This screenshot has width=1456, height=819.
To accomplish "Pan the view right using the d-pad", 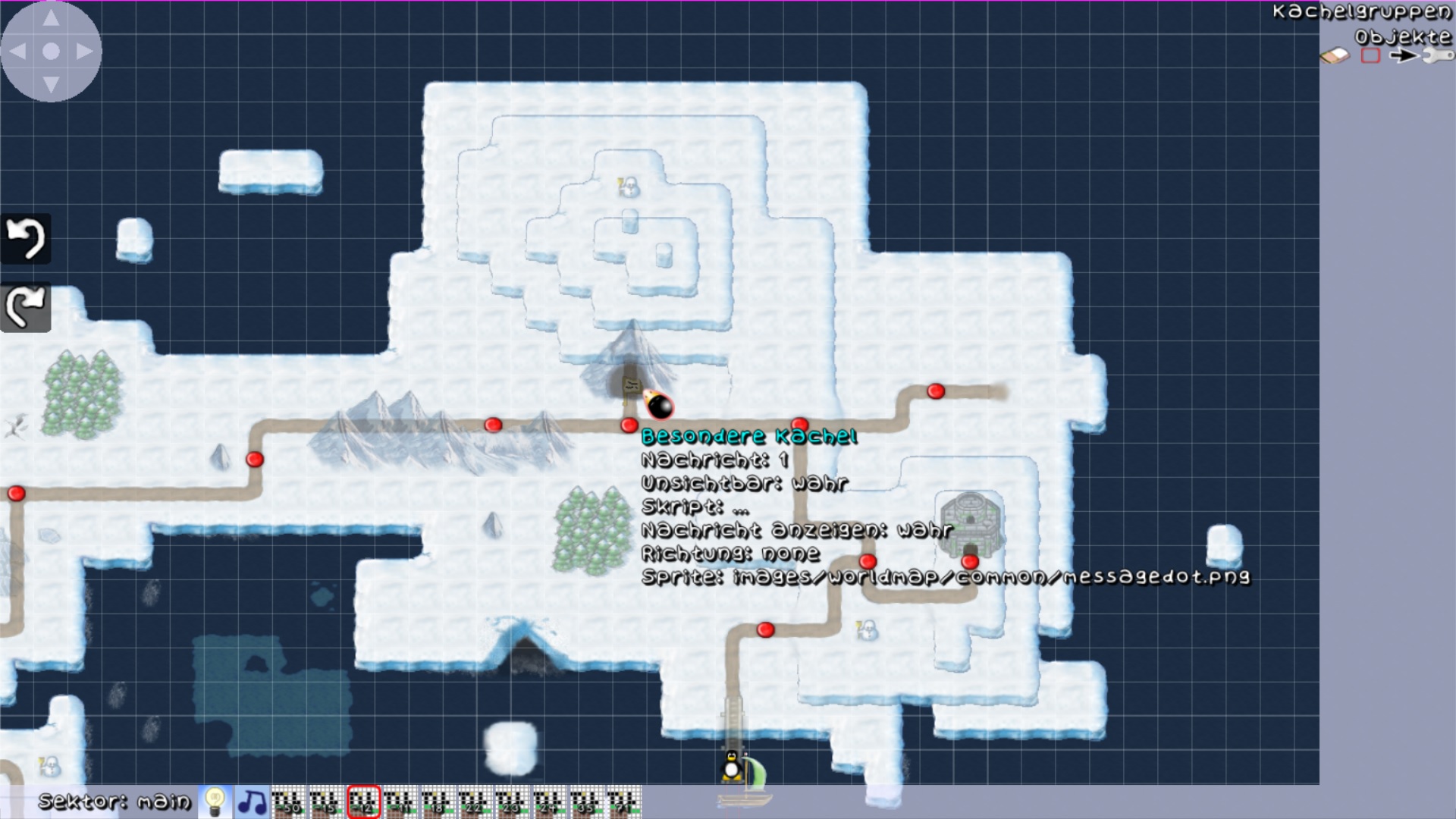I will tap(84, 52).
